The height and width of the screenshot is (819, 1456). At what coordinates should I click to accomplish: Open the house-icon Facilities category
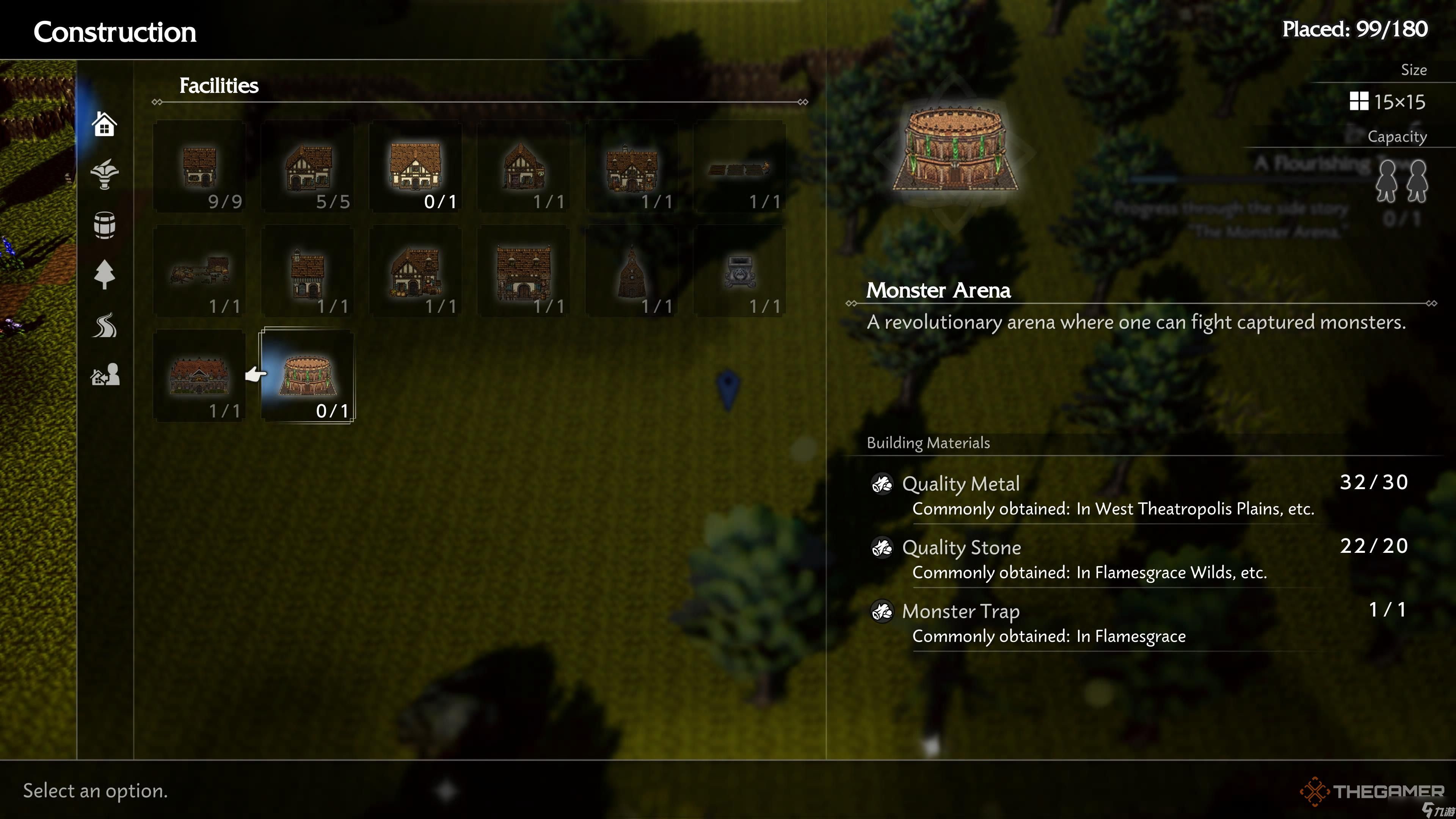[105, 124]
